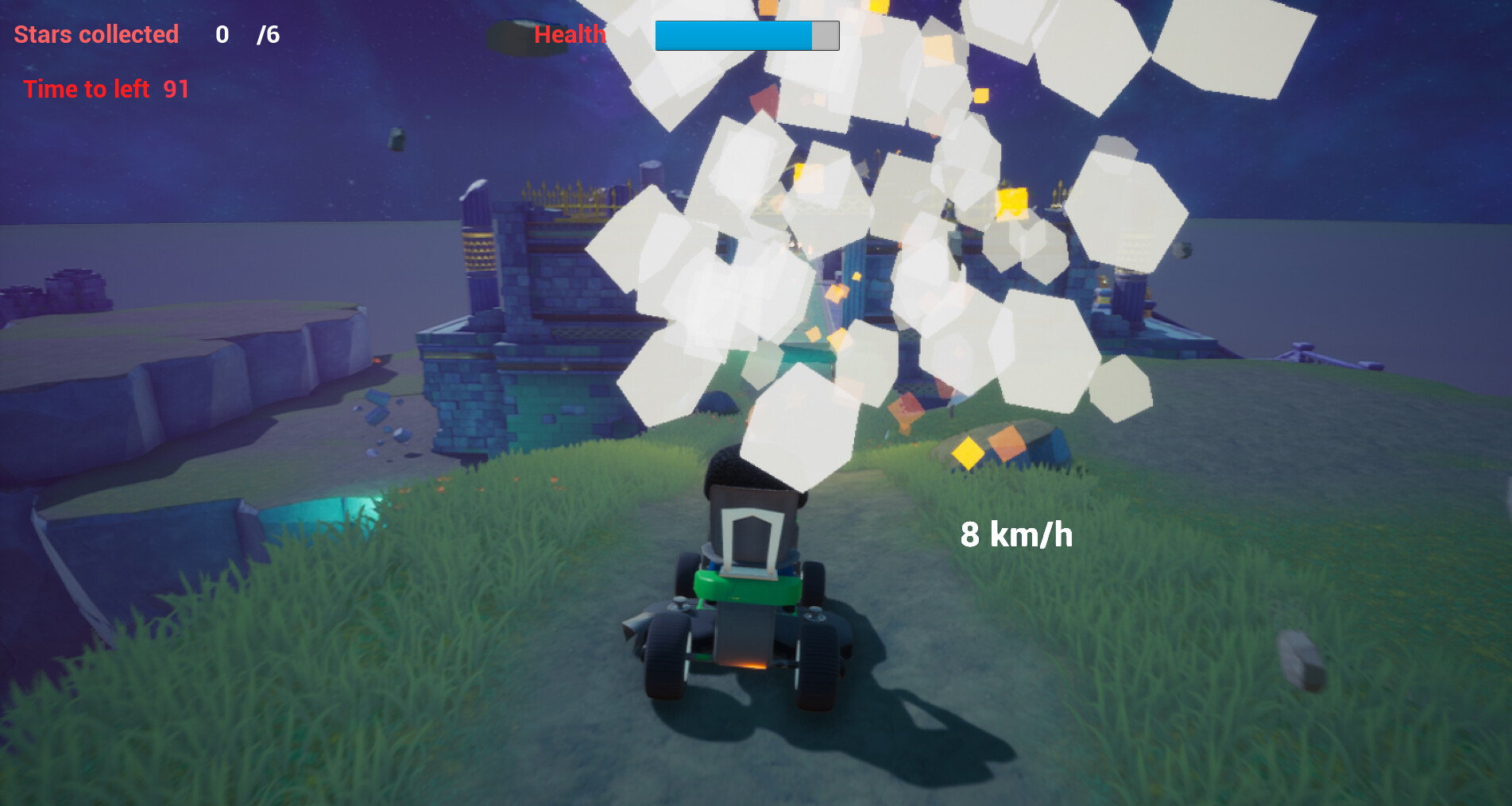
Task: Click the /6 star total indicator
Action: [x=268, y=34]
